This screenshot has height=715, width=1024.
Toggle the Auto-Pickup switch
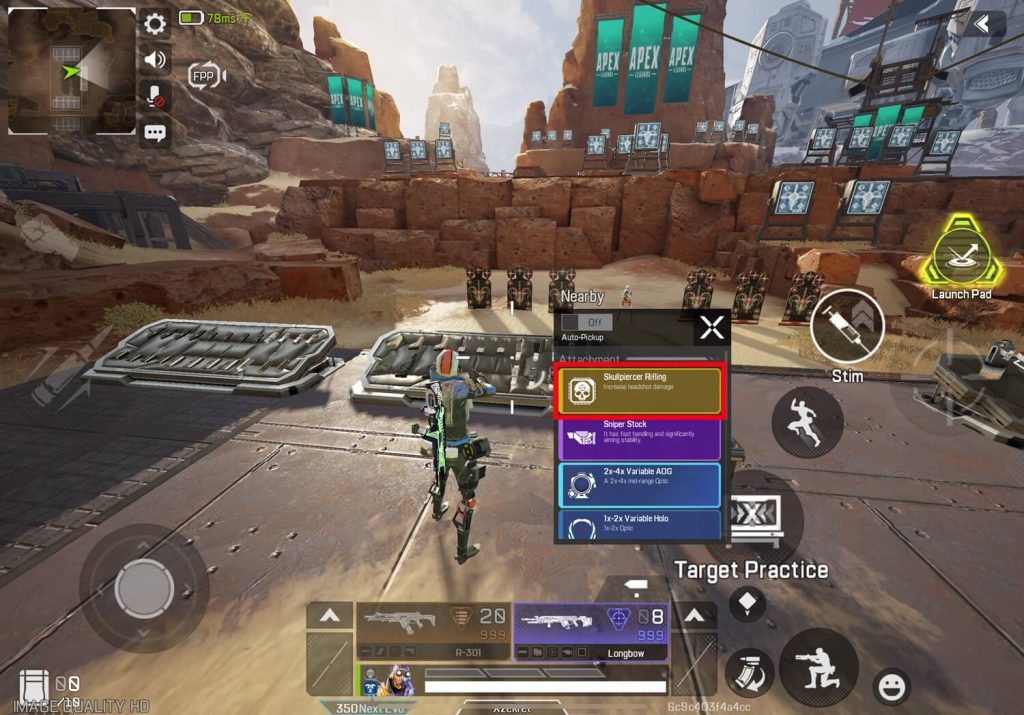coord(586,322)
